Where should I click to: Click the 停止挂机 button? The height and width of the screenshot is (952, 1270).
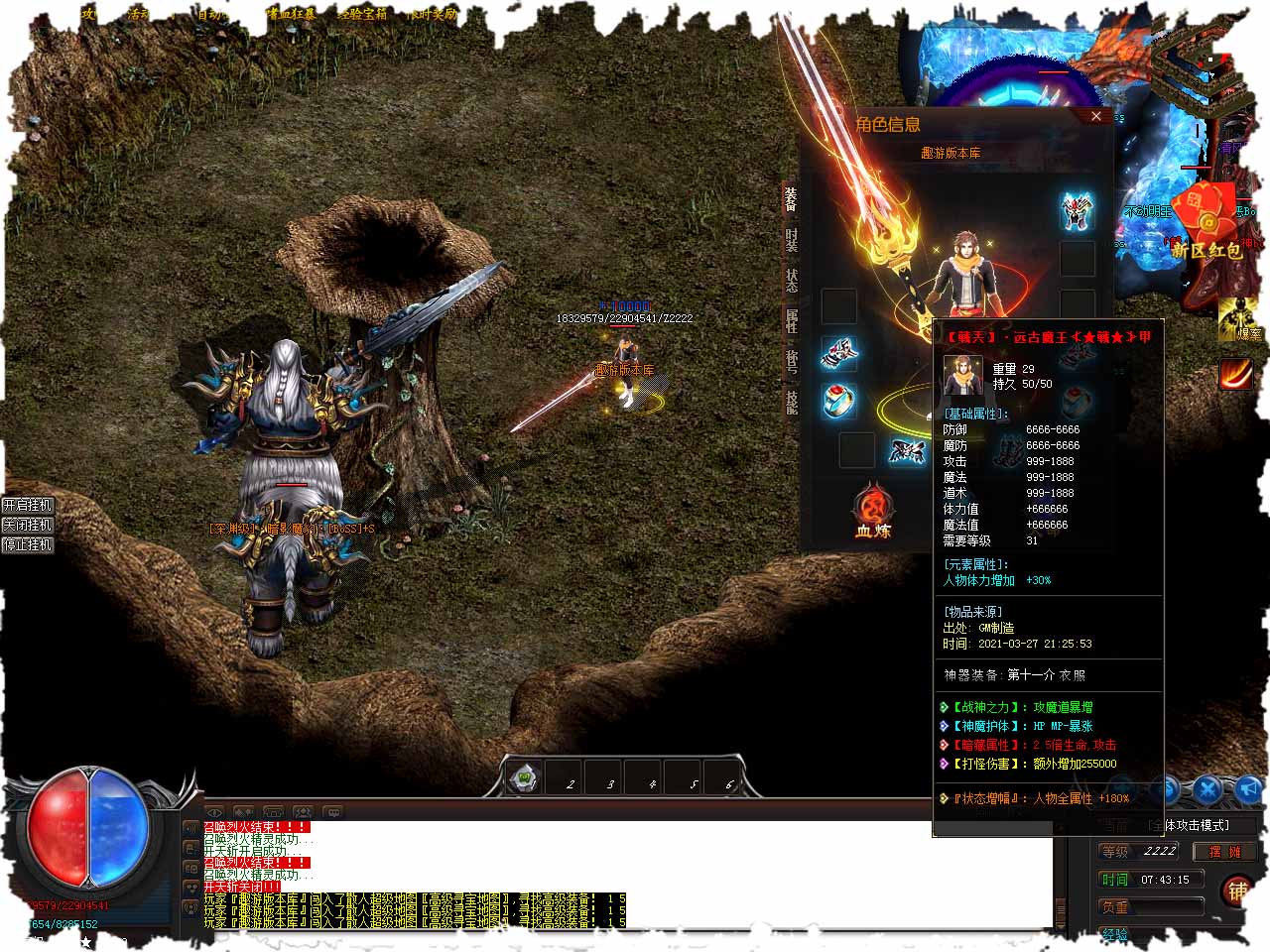[27, 544]
